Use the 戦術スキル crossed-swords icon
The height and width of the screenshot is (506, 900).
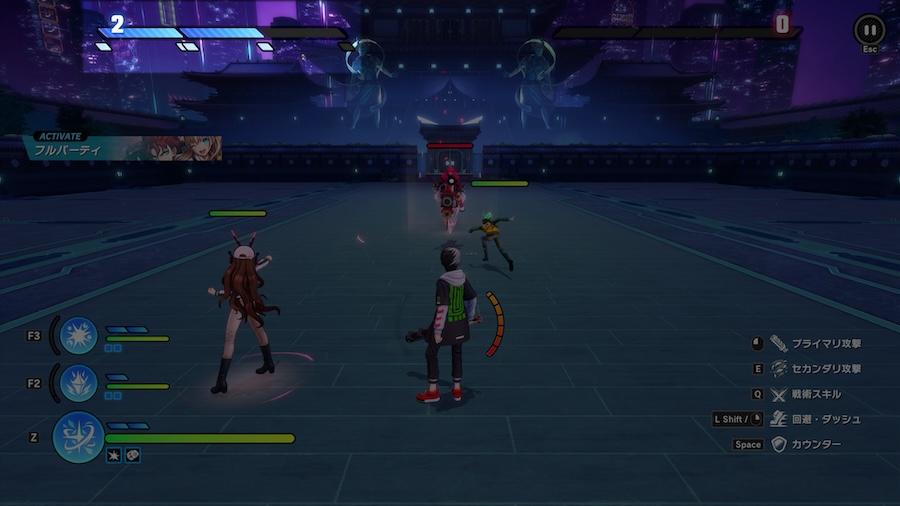coord(778,394)
